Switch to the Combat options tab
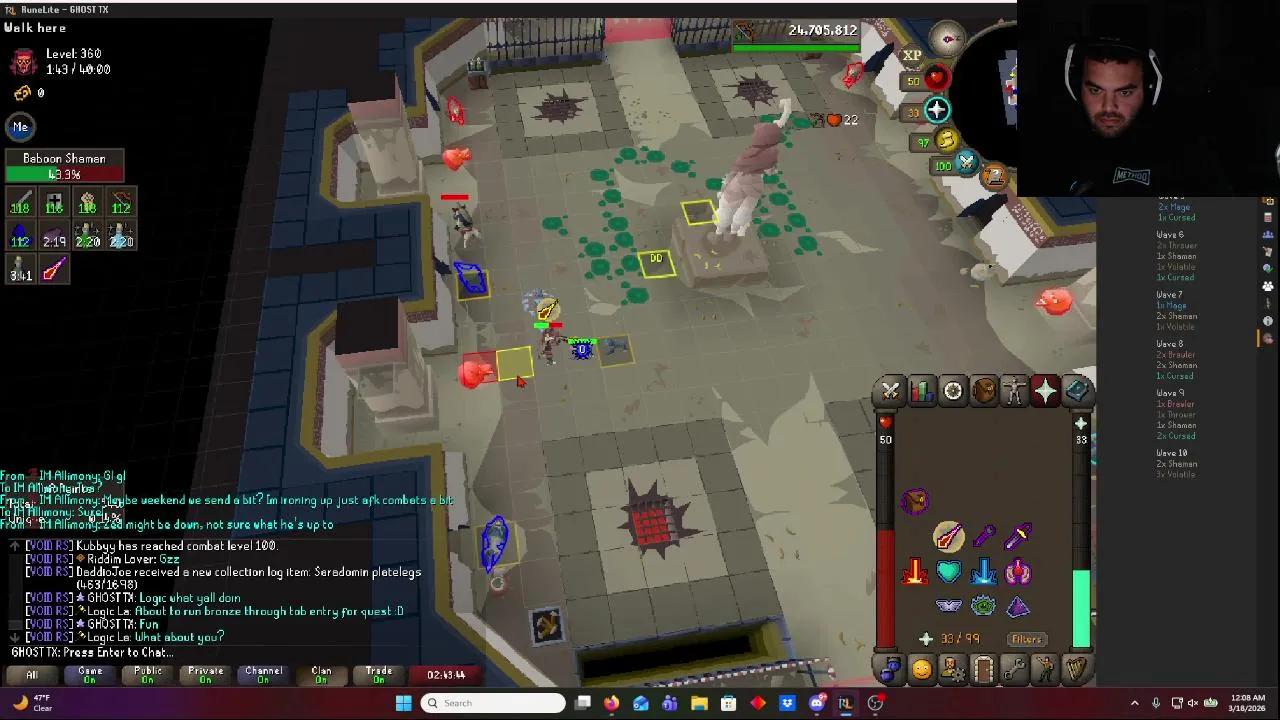1280x720 pixels. (x=890, y=390)
